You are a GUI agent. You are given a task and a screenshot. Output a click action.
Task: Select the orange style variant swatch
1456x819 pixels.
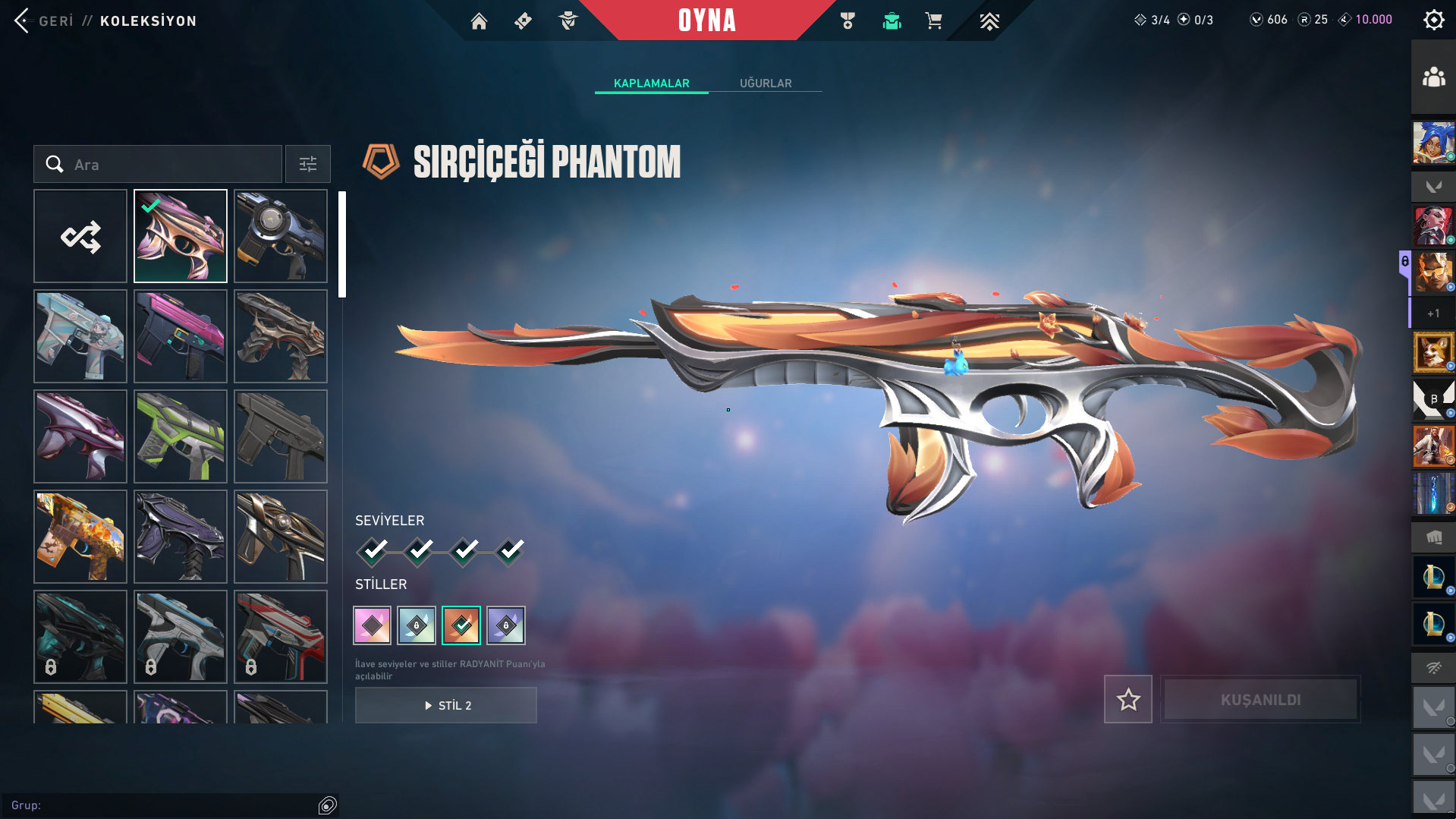point(461,625)
